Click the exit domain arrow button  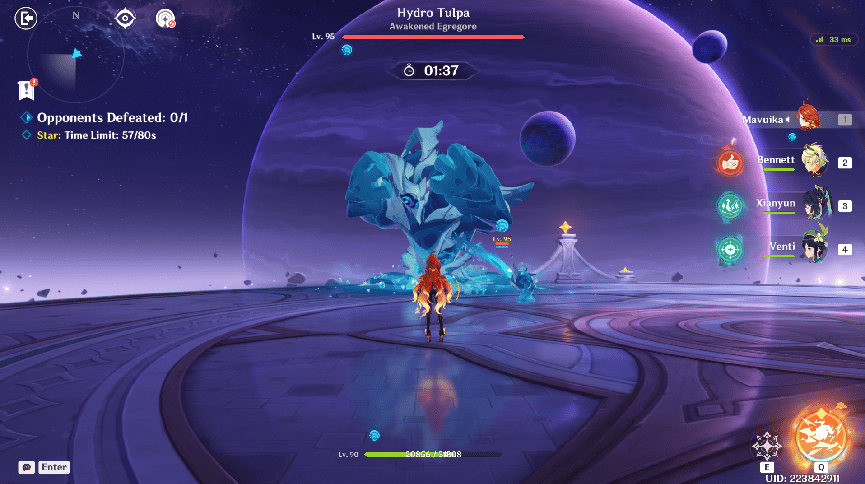[x=27, y=17]
